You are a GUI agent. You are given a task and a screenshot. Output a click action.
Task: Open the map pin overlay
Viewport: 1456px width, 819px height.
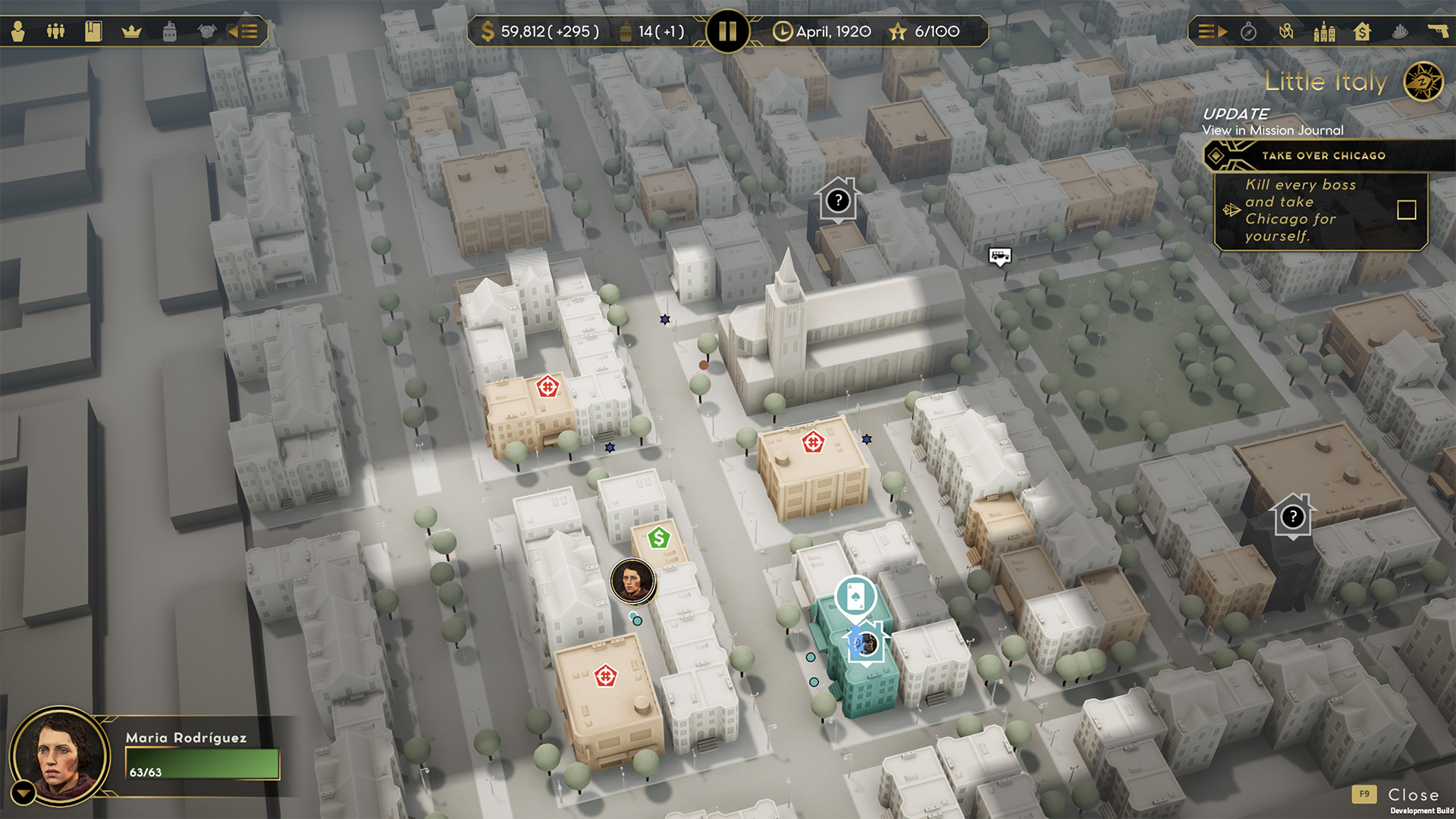pyautogui.click(x=1286, y=31)
